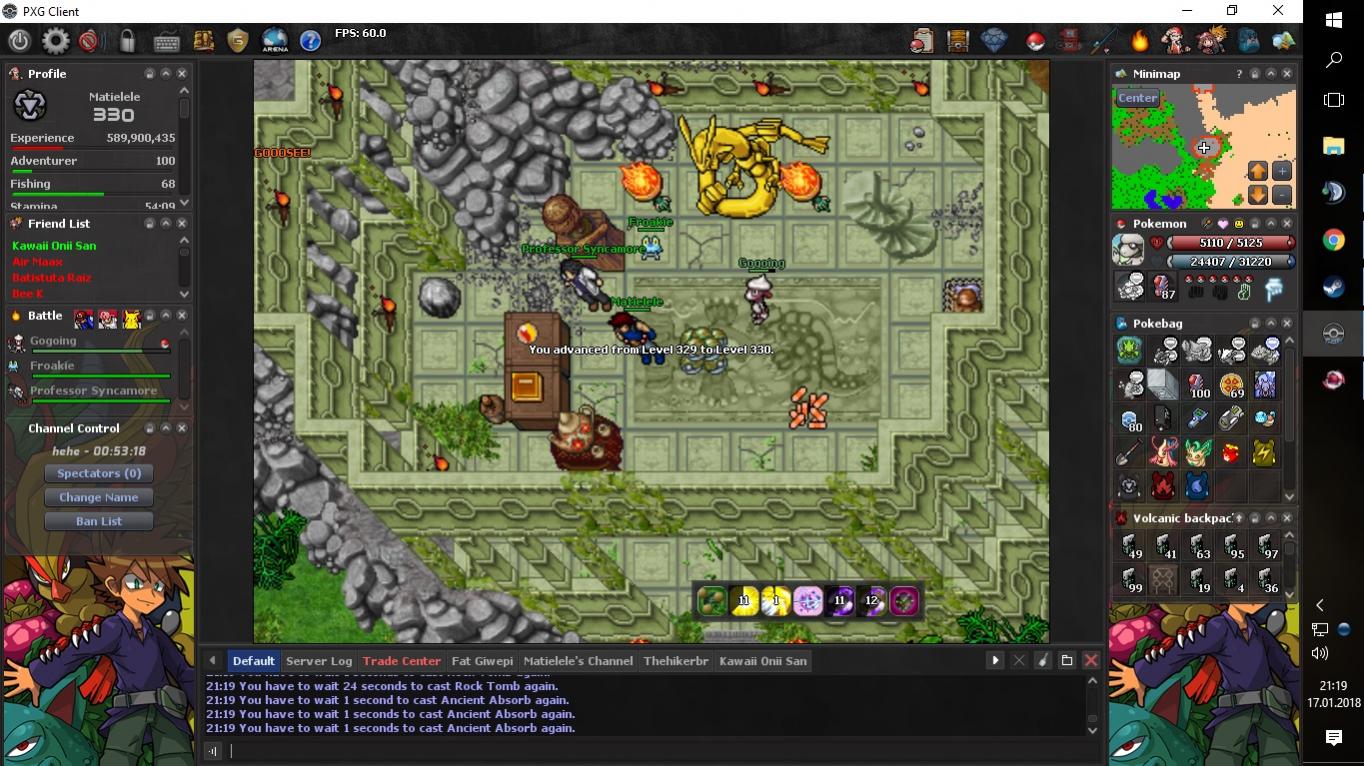Click the padlock icon in the toolbar
The image size is (1364, 766).
coord(127,41)
